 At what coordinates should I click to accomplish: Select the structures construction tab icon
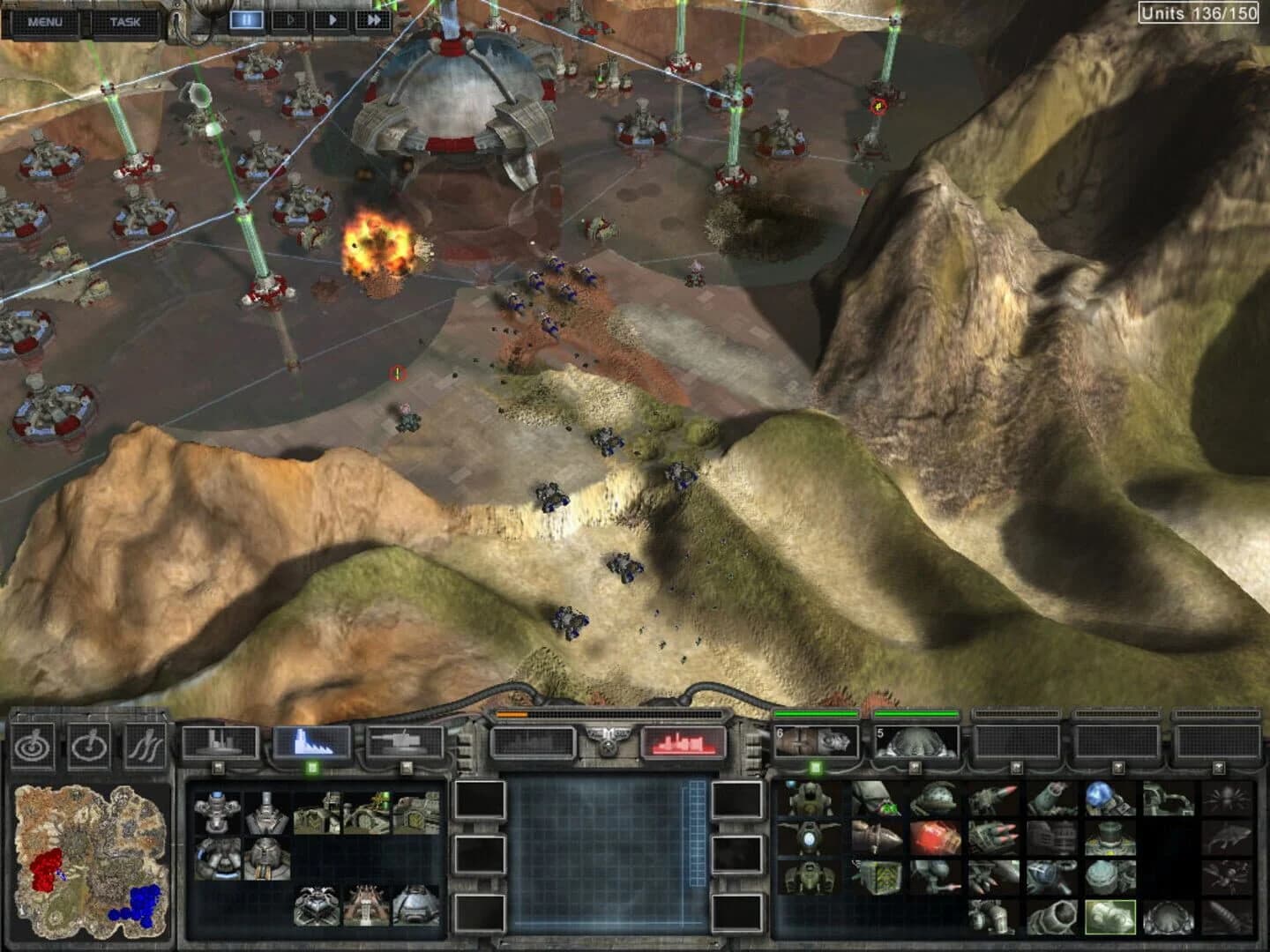click(220, 740)
